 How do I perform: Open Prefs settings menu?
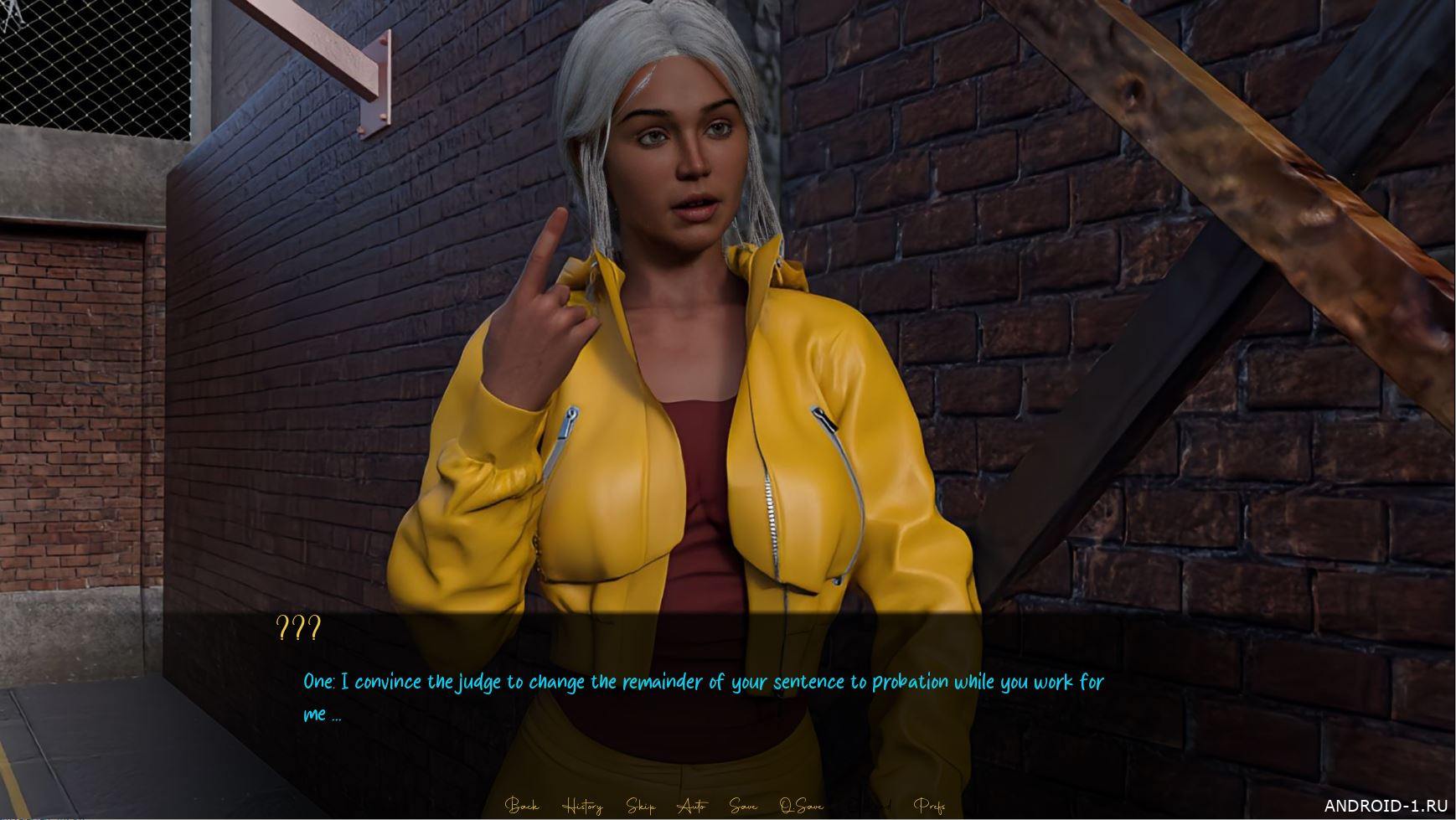[x=929, y=806]
